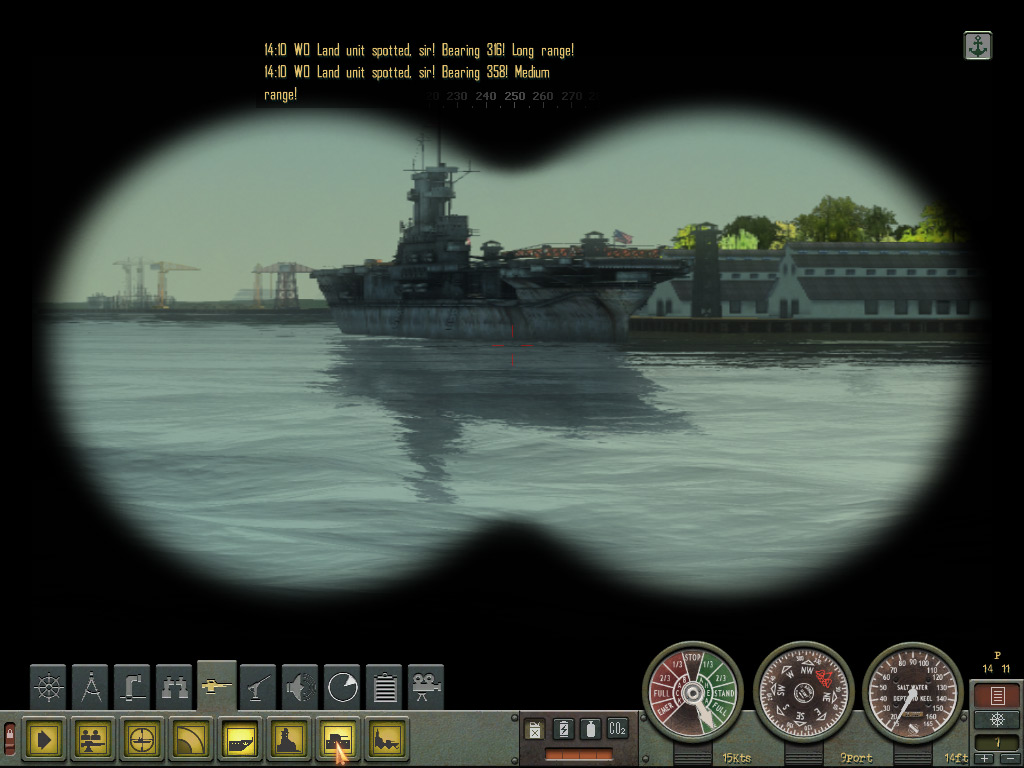This screenshot has width=1024, height=768.
Task: Click the CO2 level indicator icon
Action: pos(617,729)
